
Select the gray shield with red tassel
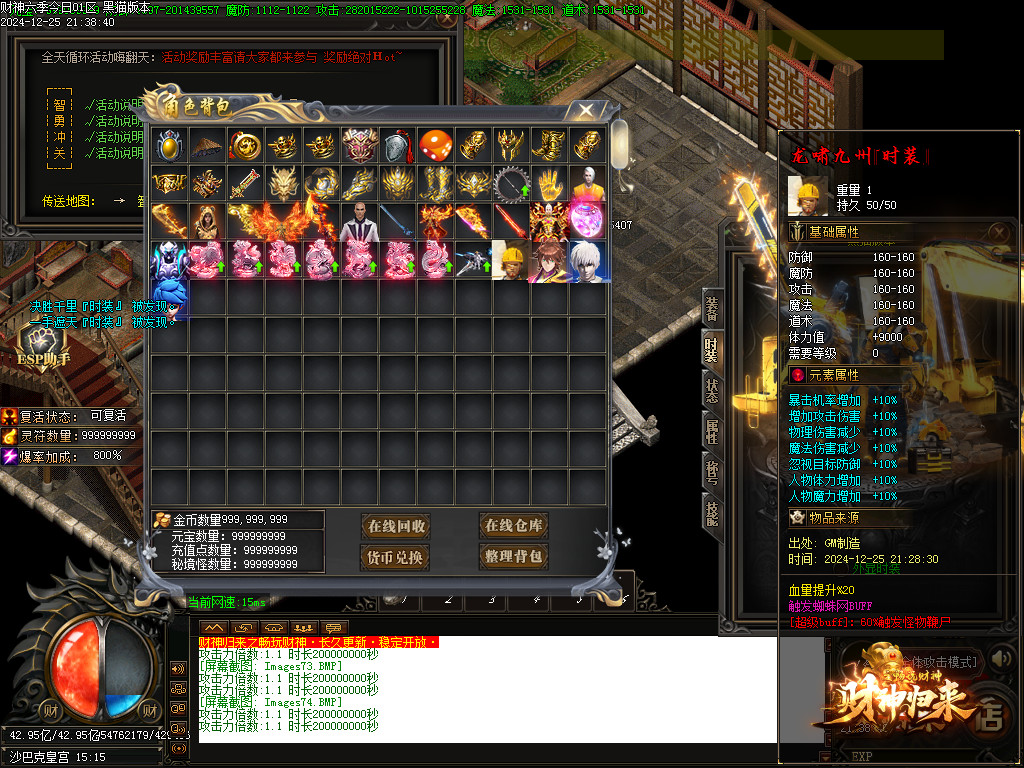tap(398, 145)
